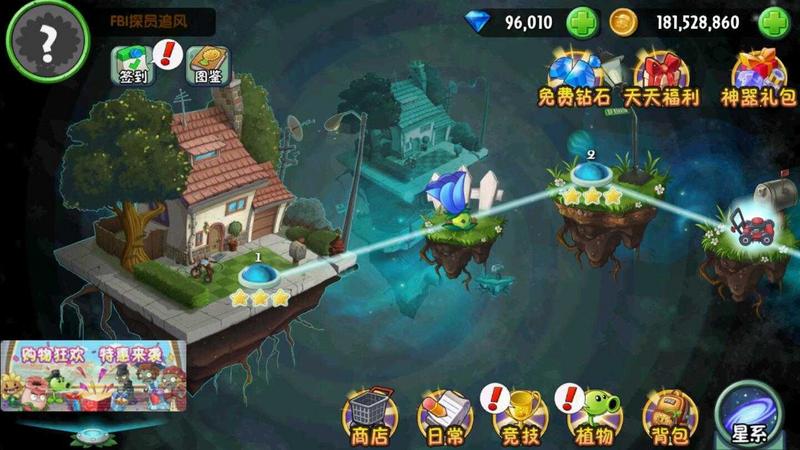Open the 日常 daily tasks
Image resolution: width=800 pixels, height=450 pixels.
(x=443, y=415)
